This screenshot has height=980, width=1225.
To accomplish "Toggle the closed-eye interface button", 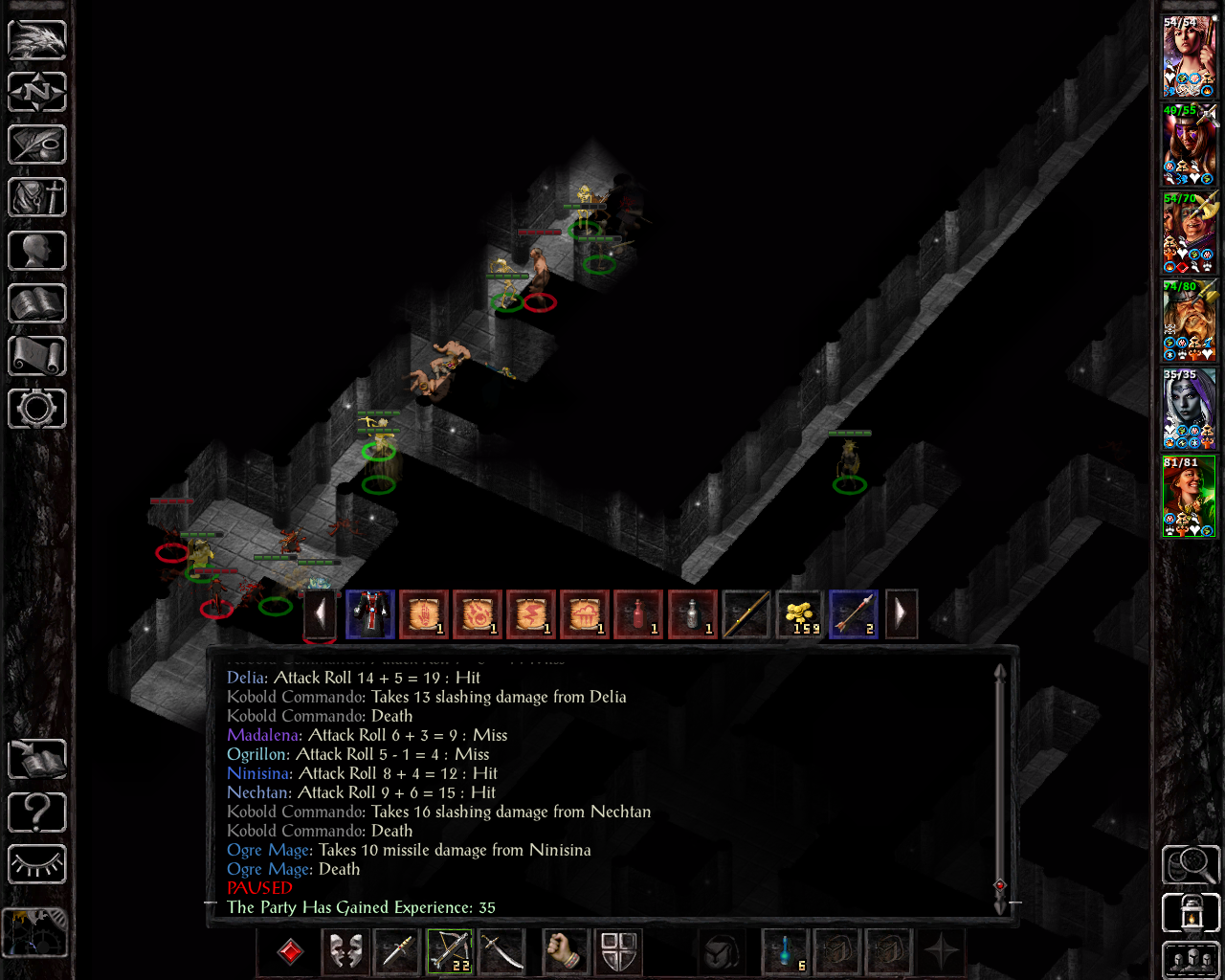I will [37, 864].
